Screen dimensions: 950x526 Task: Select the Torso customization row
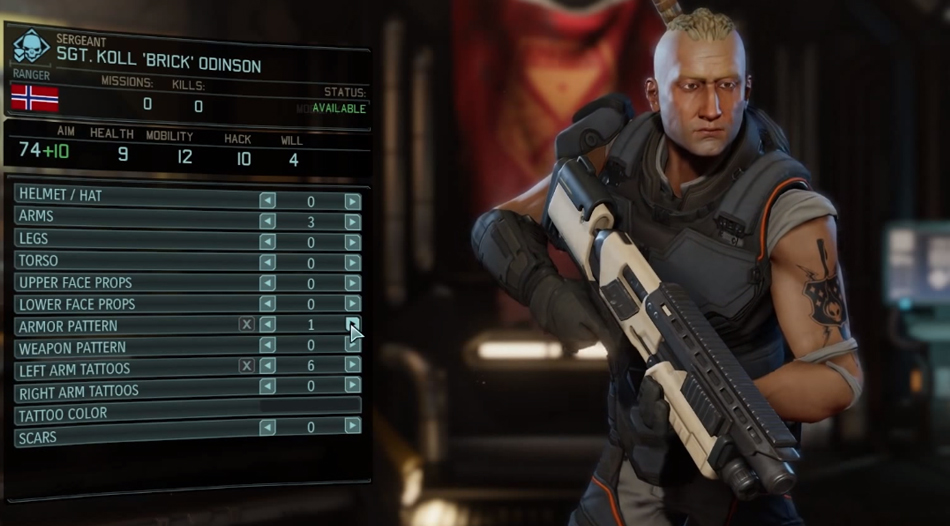130,263
